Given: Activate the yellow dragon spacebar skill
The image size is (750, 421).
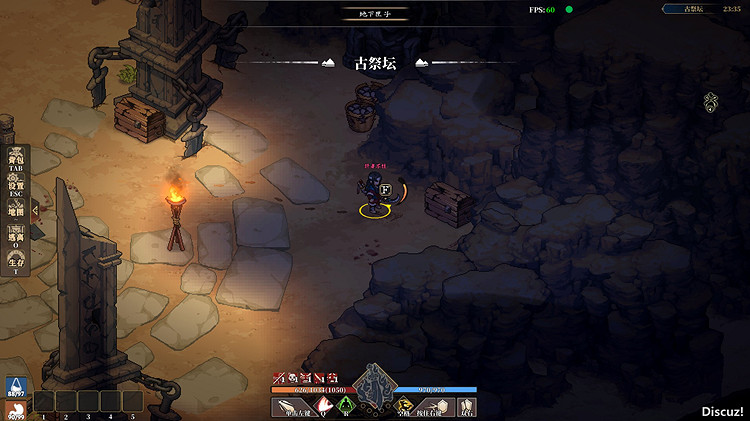Looking at the screenshot, I should click(403, 406).
